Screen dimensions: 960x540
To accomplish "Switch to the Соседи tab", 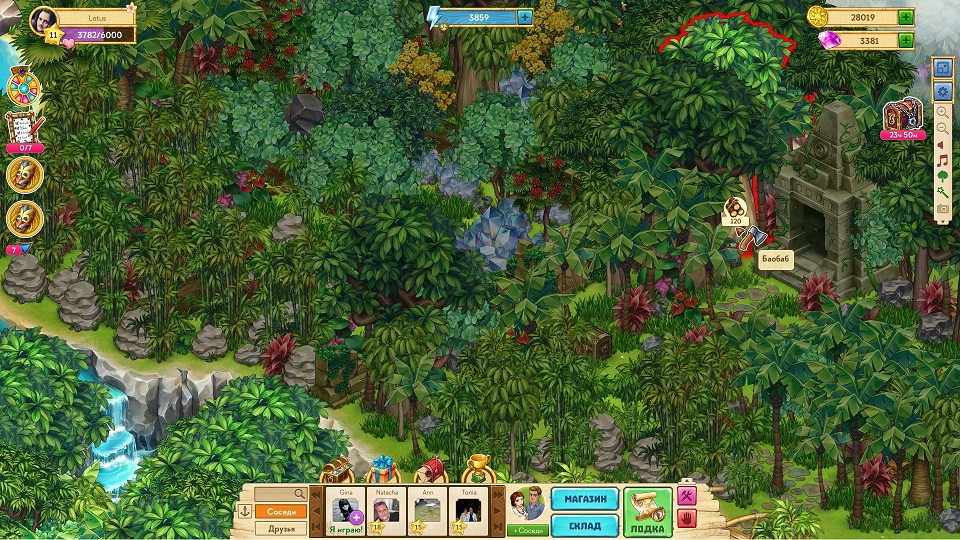I will point(281,511).
